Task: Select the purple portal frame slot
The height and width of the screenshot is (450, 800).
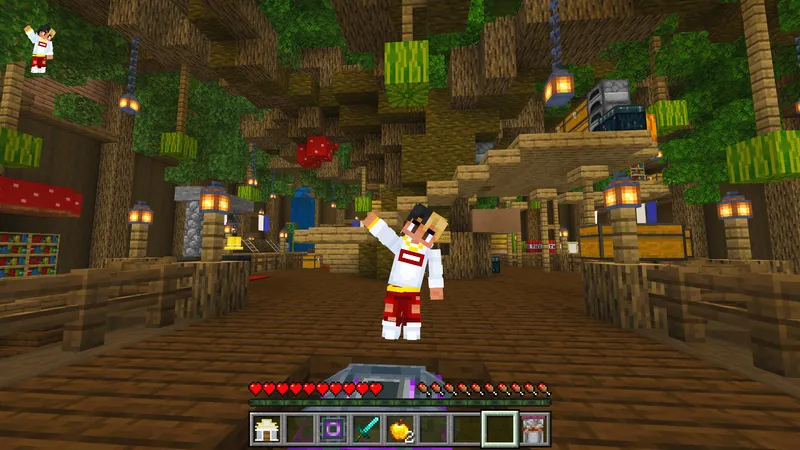Action: tap(332, 429)
